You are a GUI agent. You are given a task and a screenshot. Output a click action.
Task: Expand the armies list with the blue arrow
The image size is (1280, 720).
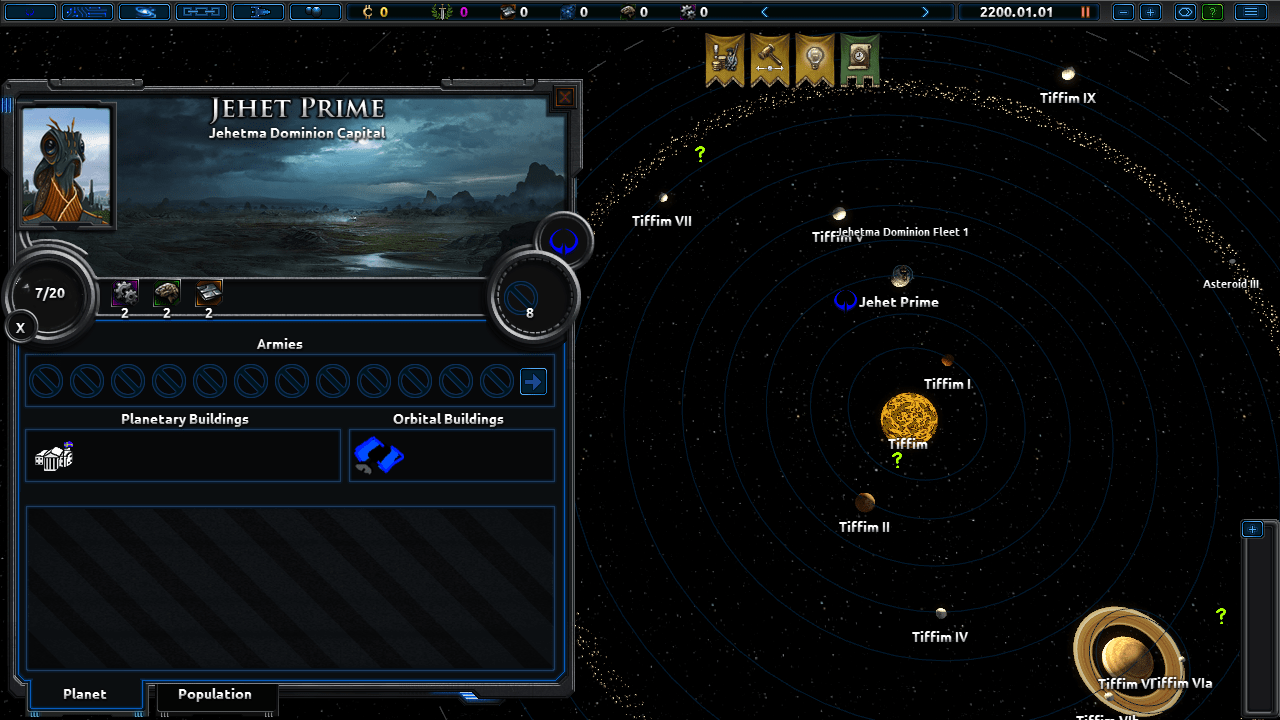coord(532,381)
